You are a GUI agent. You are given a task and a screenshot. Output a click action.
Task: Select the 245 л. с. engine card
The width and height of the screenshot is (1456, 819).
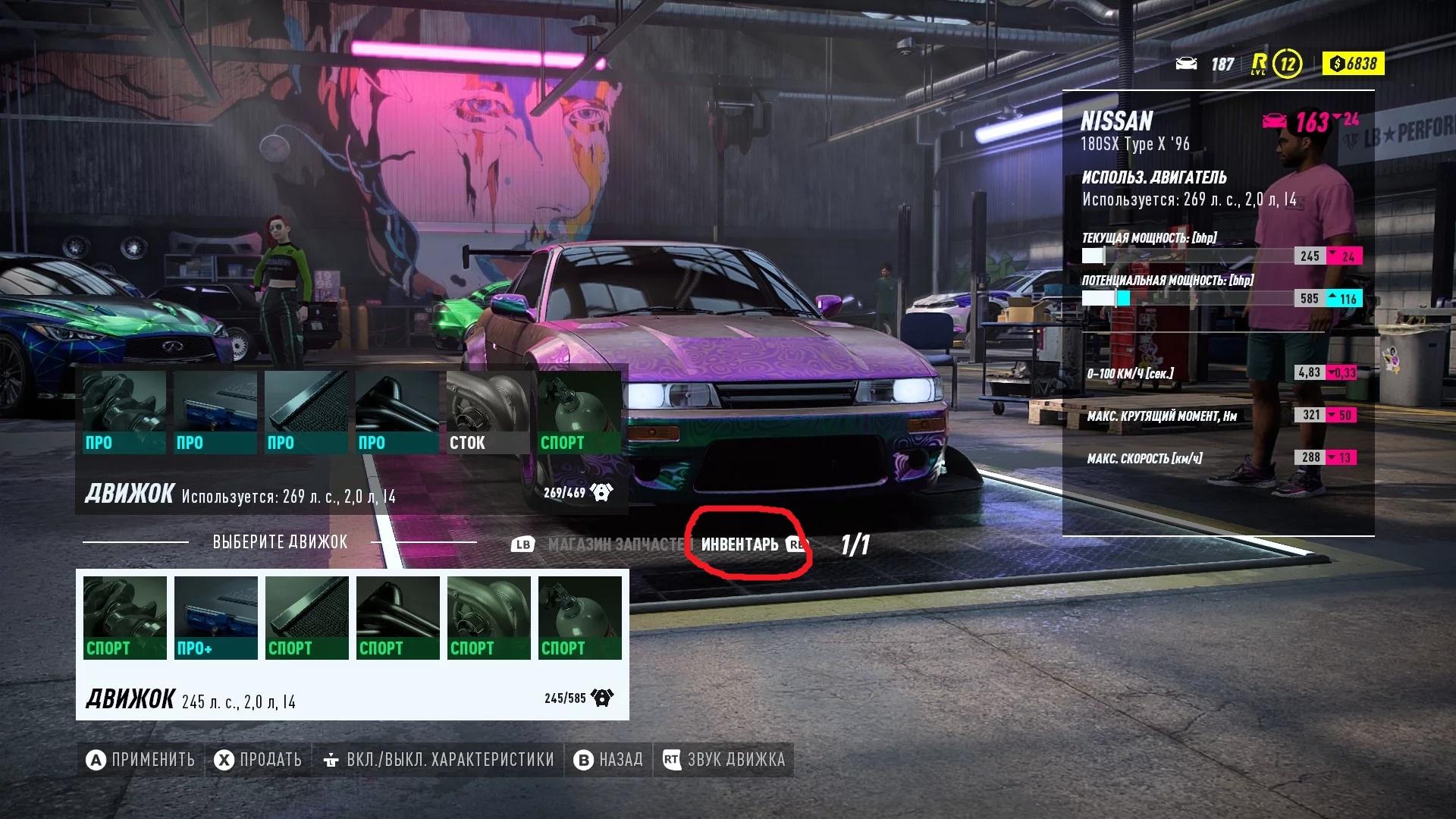[352, 698]
